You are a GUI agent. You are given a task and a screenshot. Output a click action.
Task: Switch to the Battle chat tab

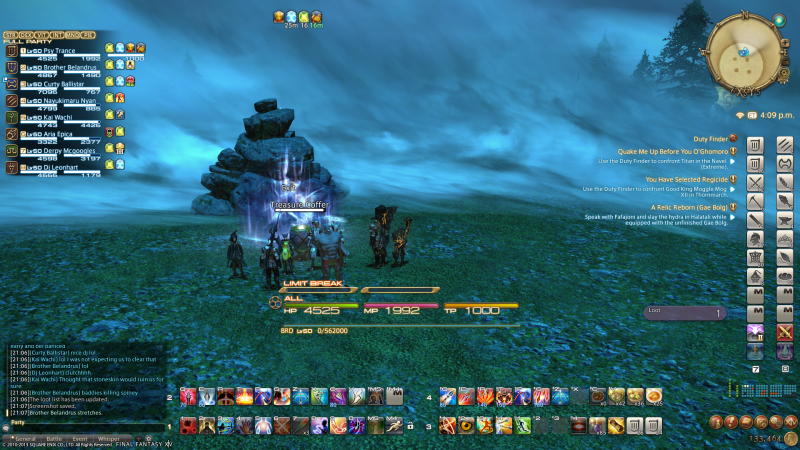(x=53, y=439)
